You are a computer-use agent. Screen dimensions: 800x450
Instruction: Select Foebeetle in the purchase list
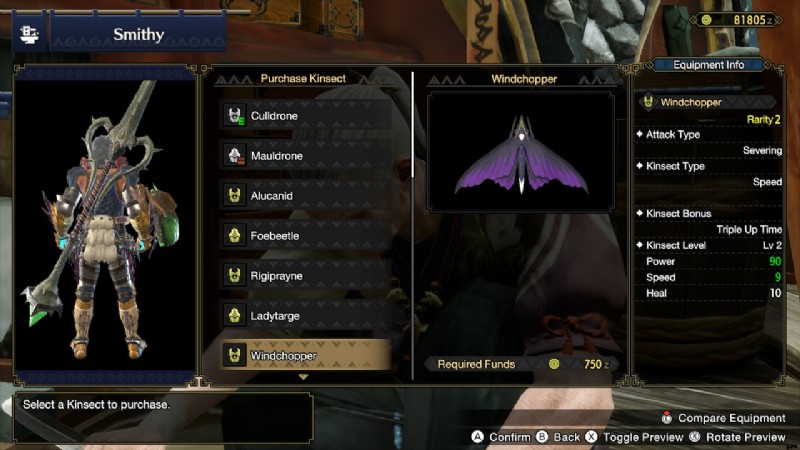(305, 236)
